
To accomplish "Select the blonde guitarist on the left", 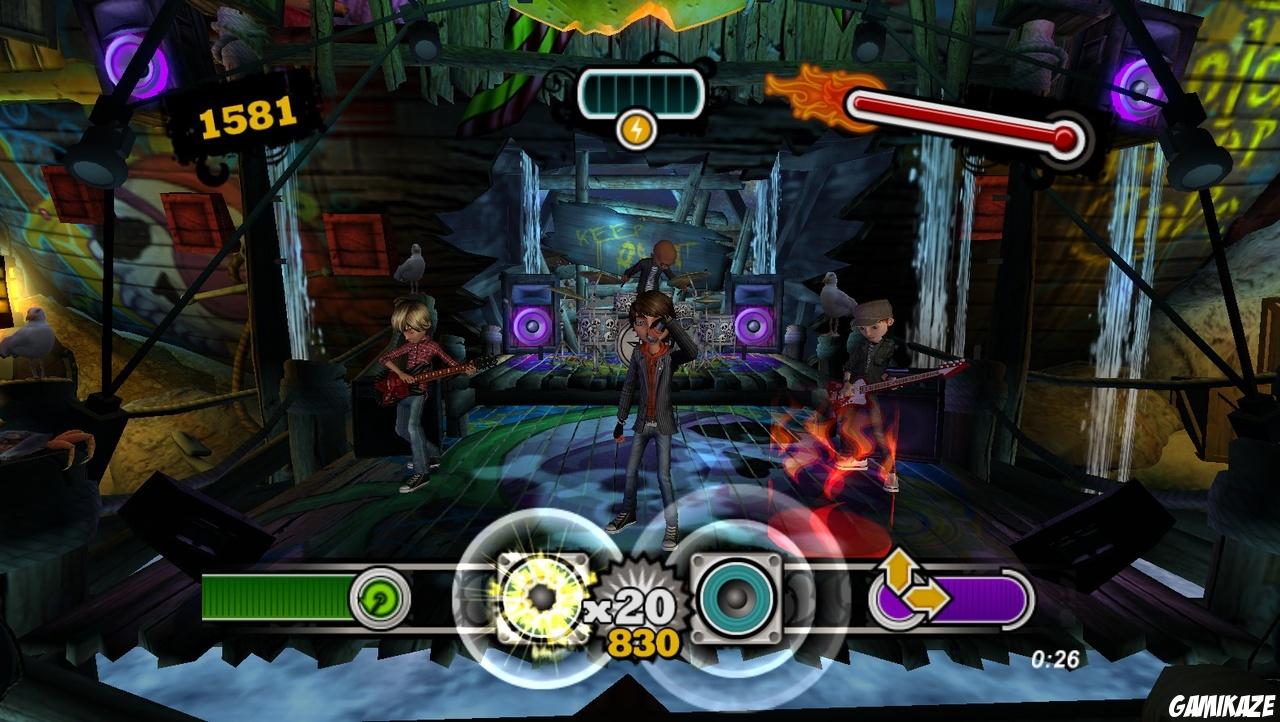I will 415,380.
